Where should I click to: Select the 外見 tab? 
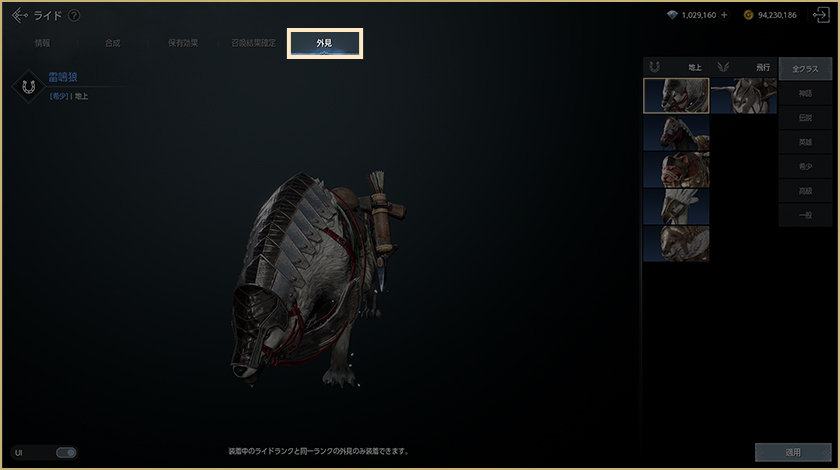325,44
